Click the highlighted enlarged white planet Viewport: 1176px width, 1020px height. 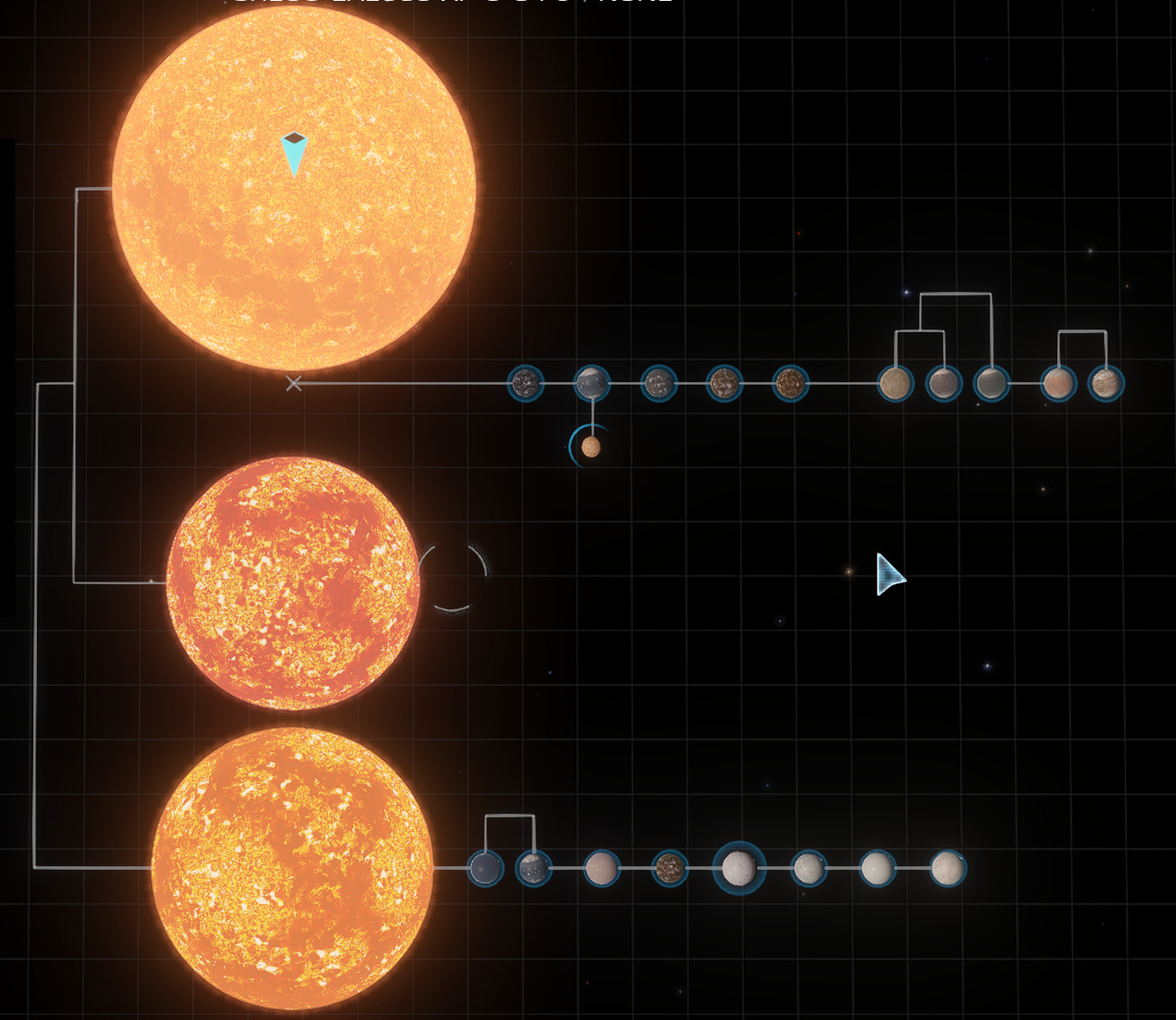tap(739, 868)
